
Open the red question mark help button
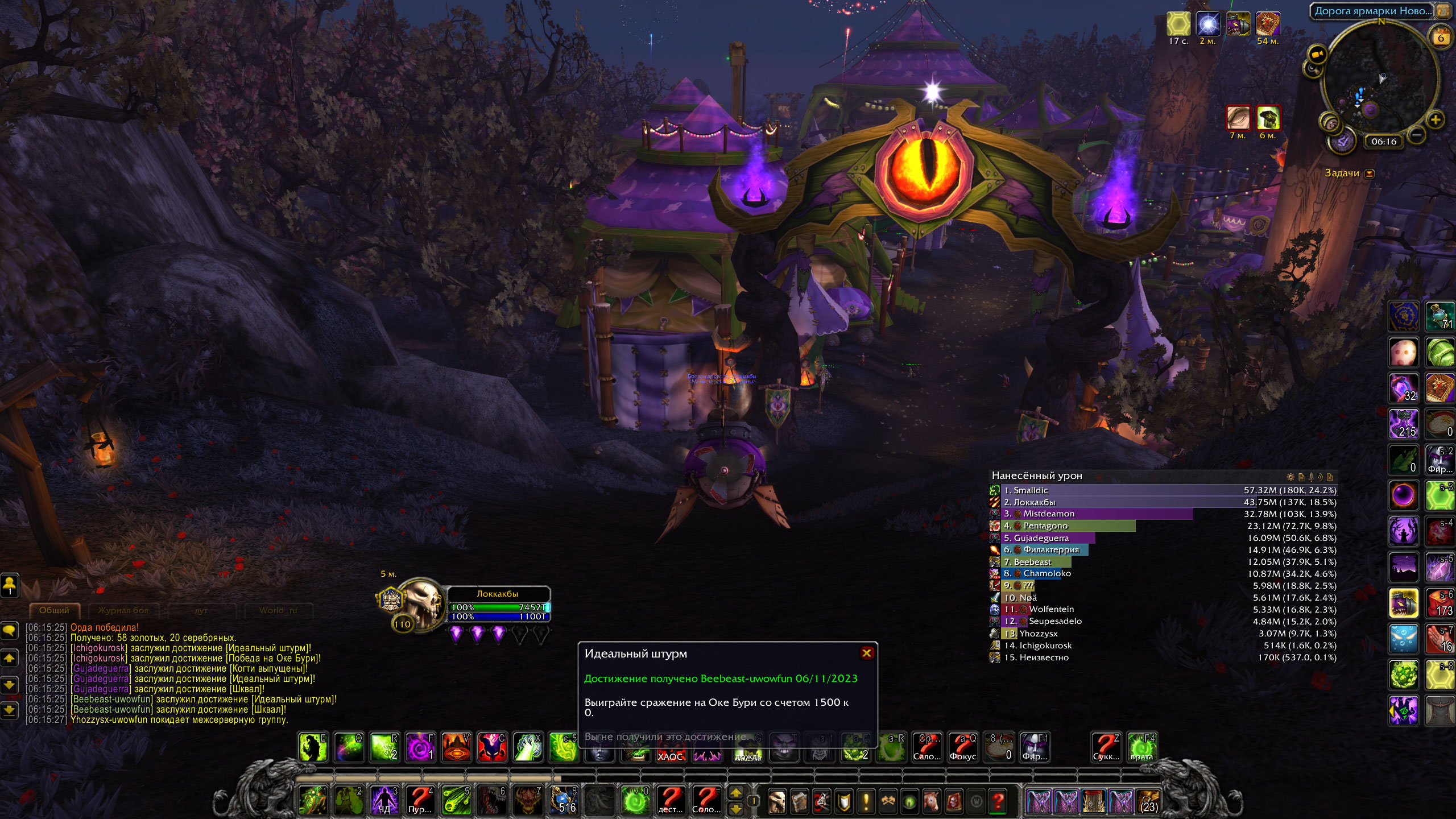coord(998,801)
